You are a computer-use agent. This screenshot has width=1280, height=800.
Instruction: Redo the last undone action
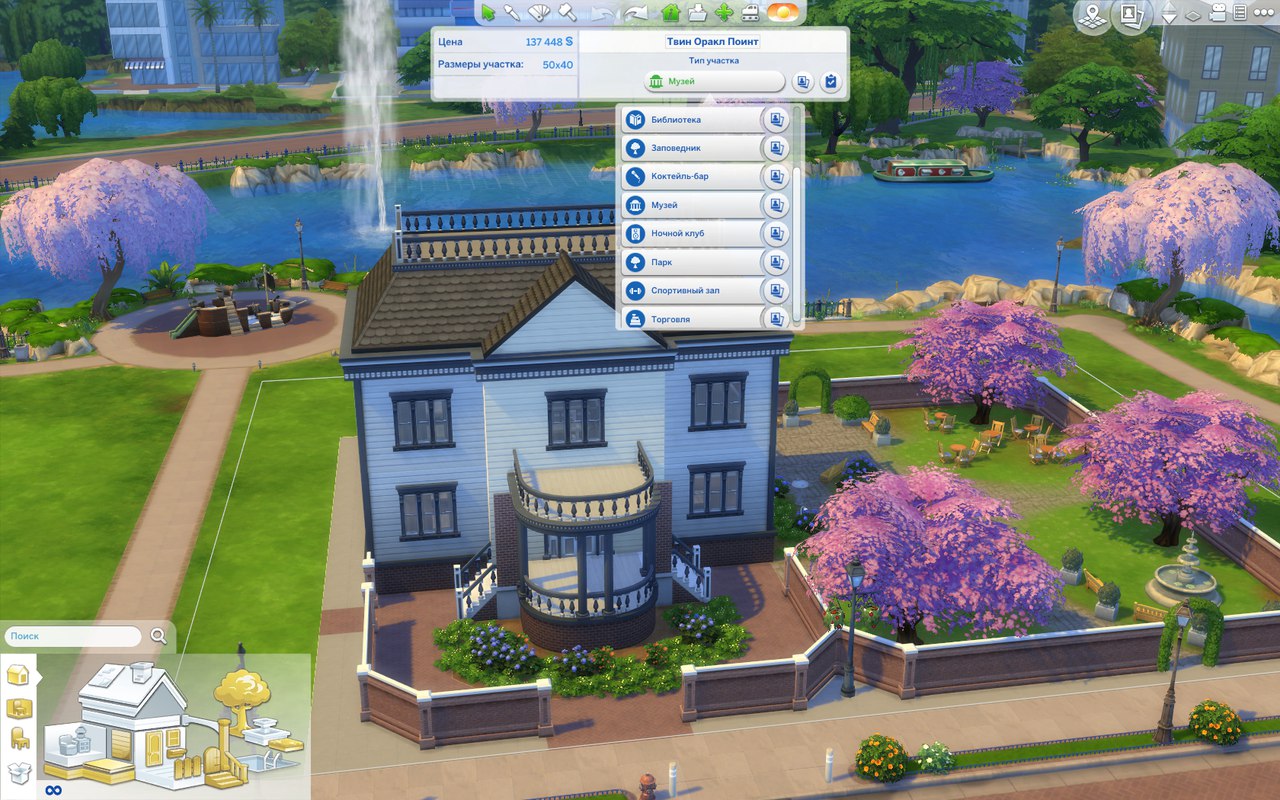pyautogui.click(x=635, y=12)
